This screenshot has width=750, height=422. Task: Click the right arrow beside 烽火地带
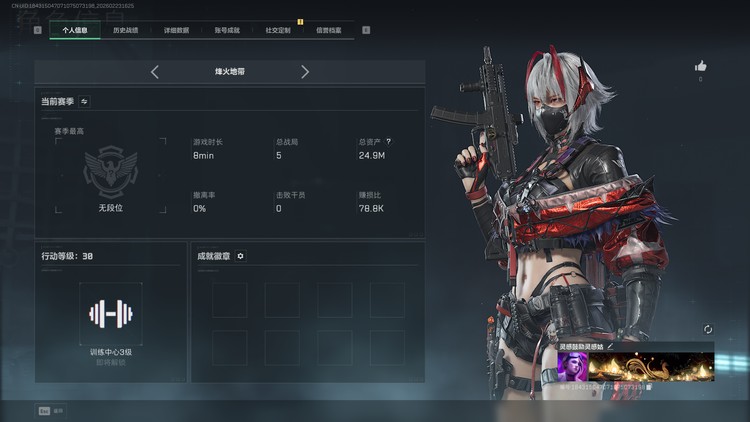(x=305, y=72)
